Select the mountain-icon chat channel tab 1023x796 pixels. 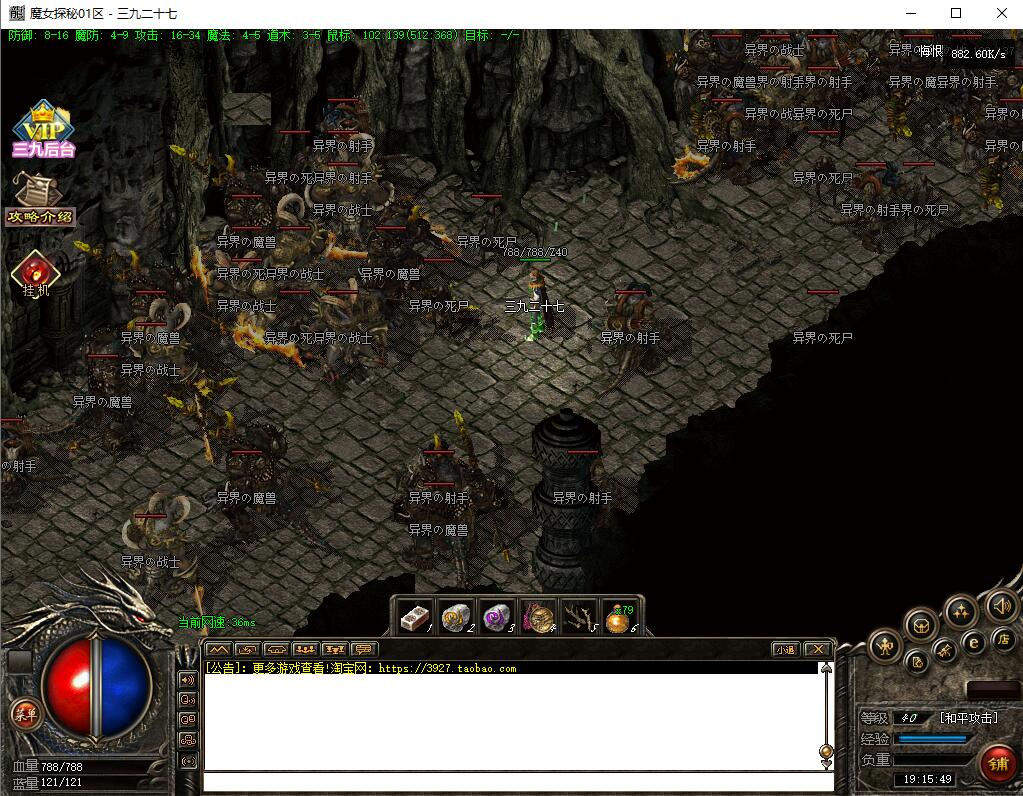point(219,649)
